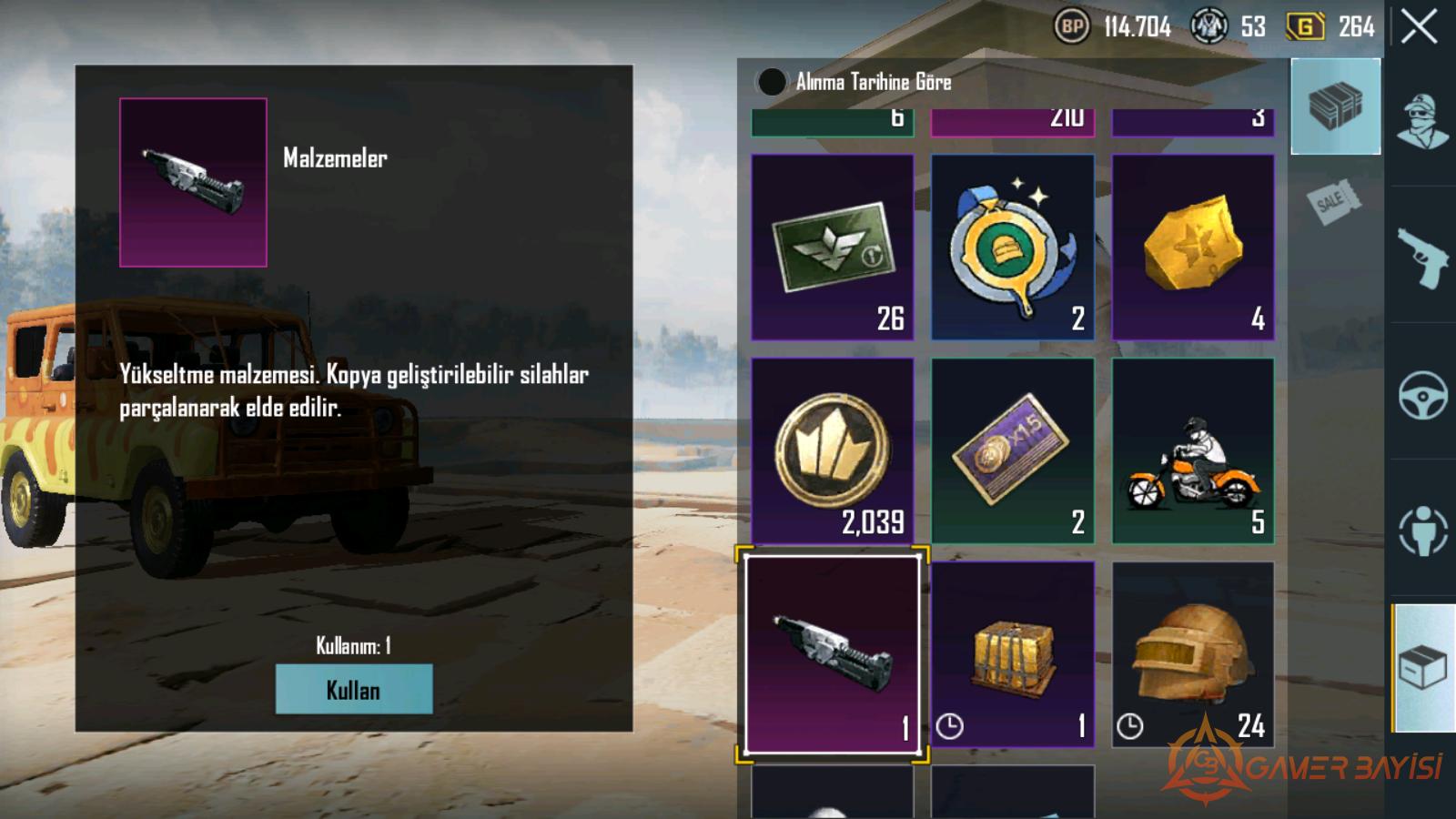This screenshot has height=819, width=1456.
Task: Select the green ticket item with 26
Action: click(x=832, y=247)
